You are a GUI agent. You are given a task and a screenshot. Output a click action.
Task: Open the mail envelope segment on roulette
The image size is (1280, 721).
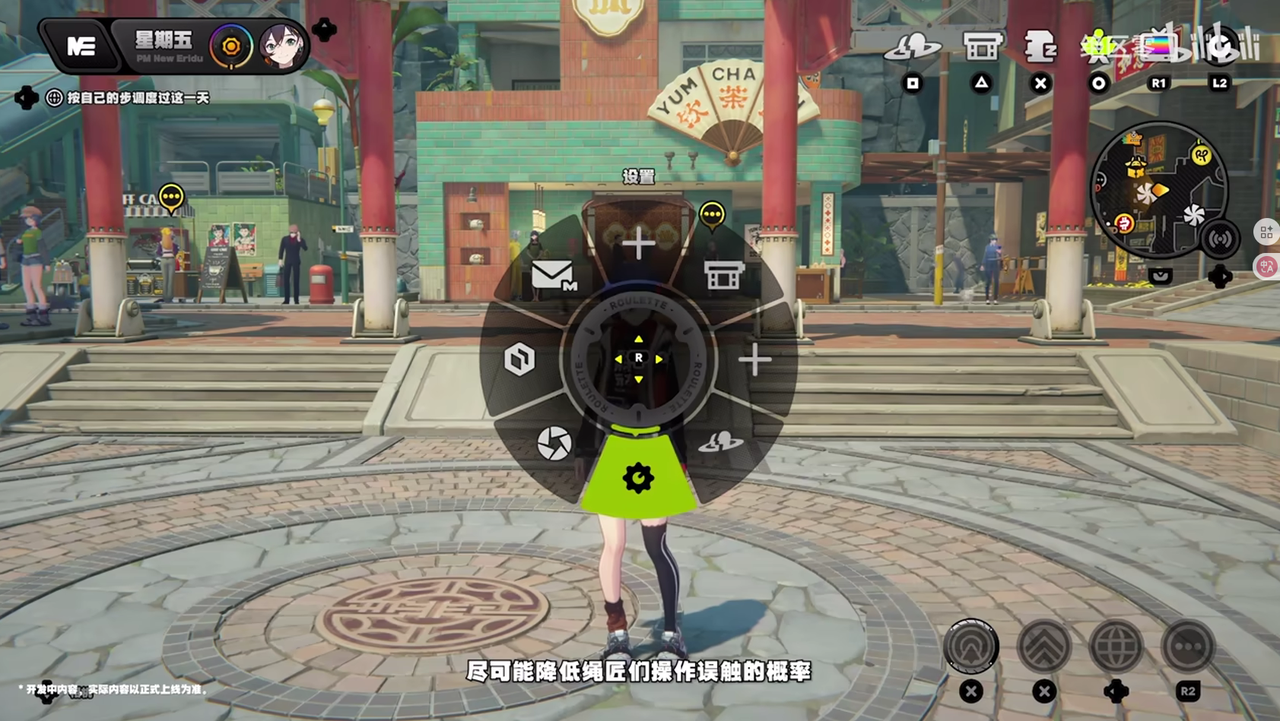554,274
